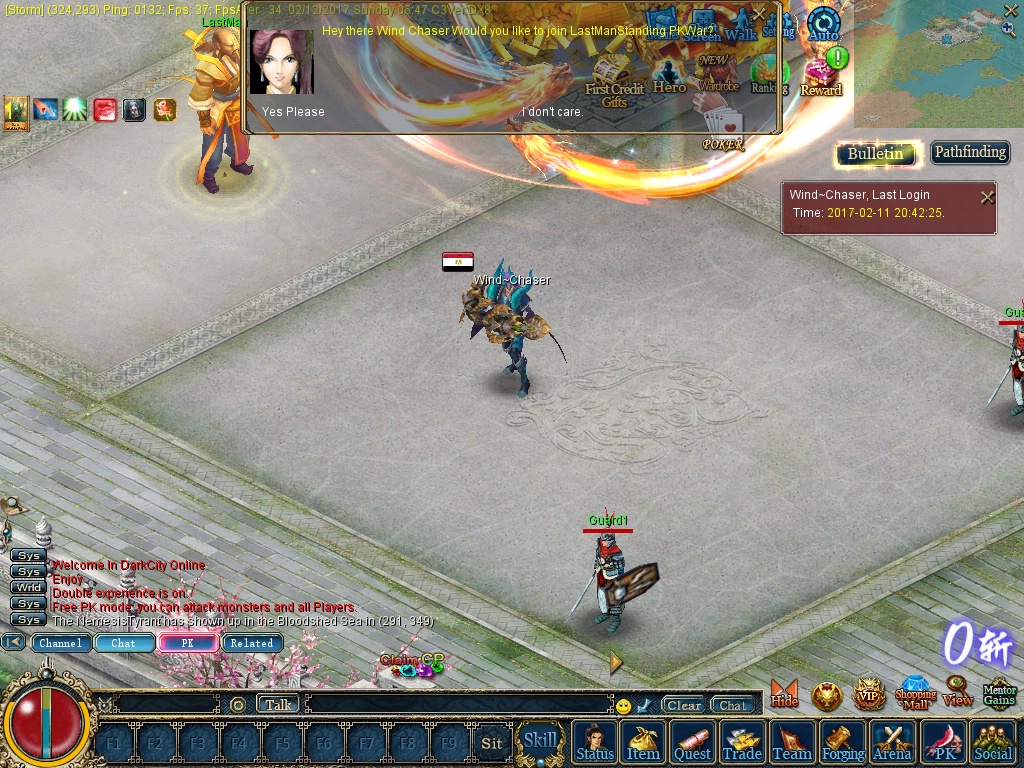
Task: Open the Forging panel
Action: click(843, 743)
